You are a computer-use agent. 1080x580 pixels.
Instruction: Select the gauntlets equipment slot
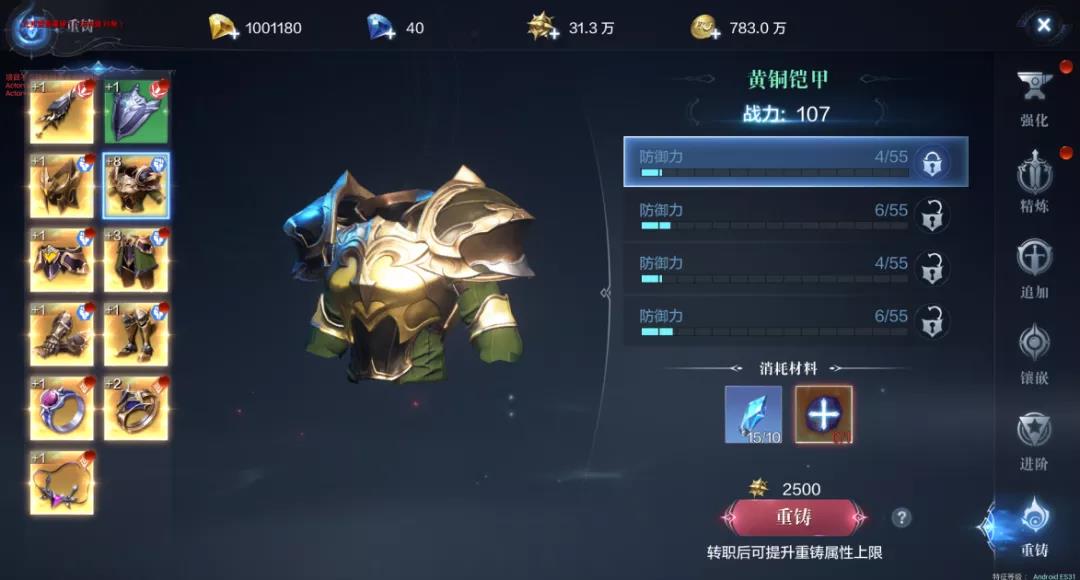point(61,334)
